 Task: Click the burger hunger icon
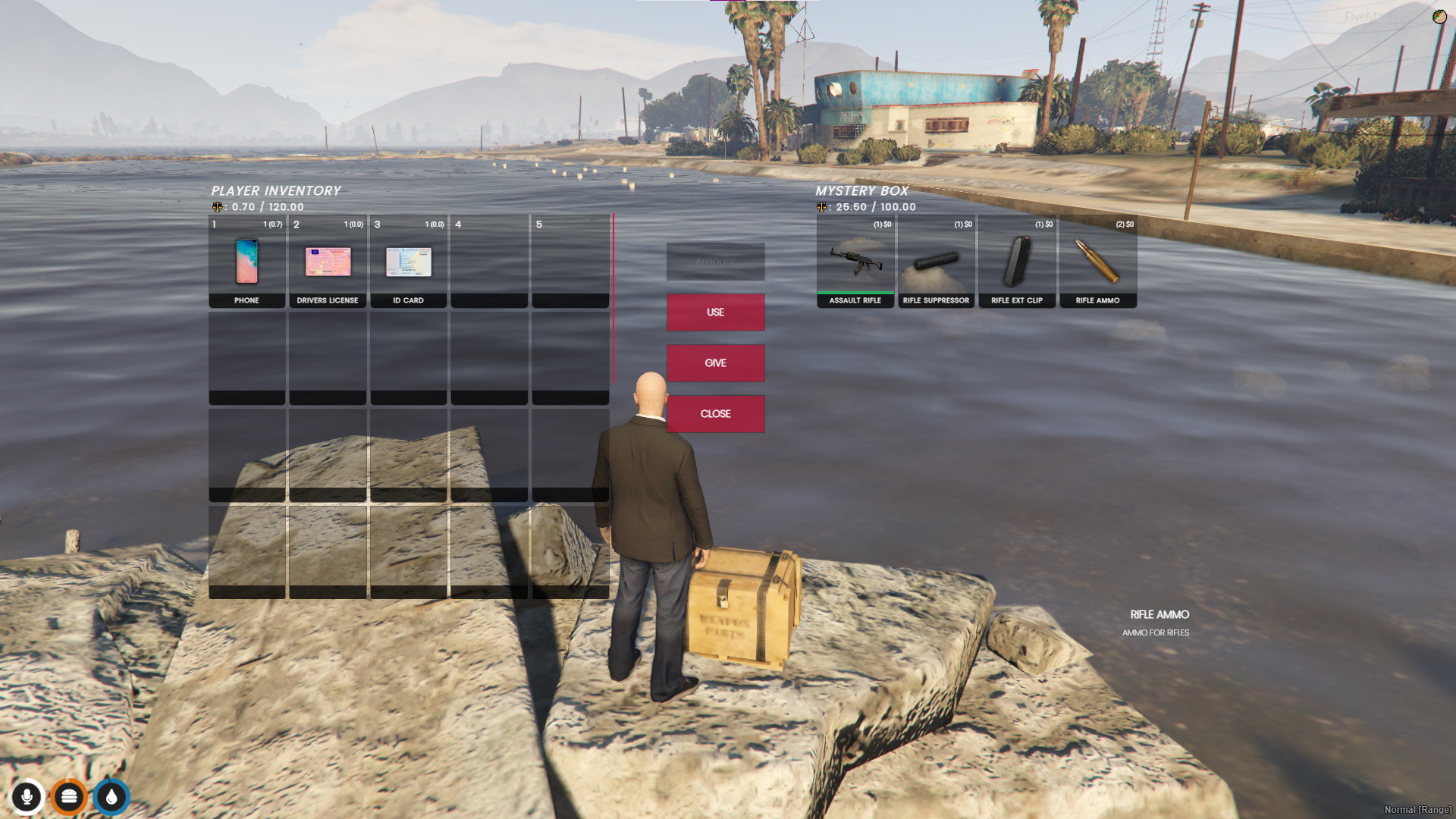point(69,797)
